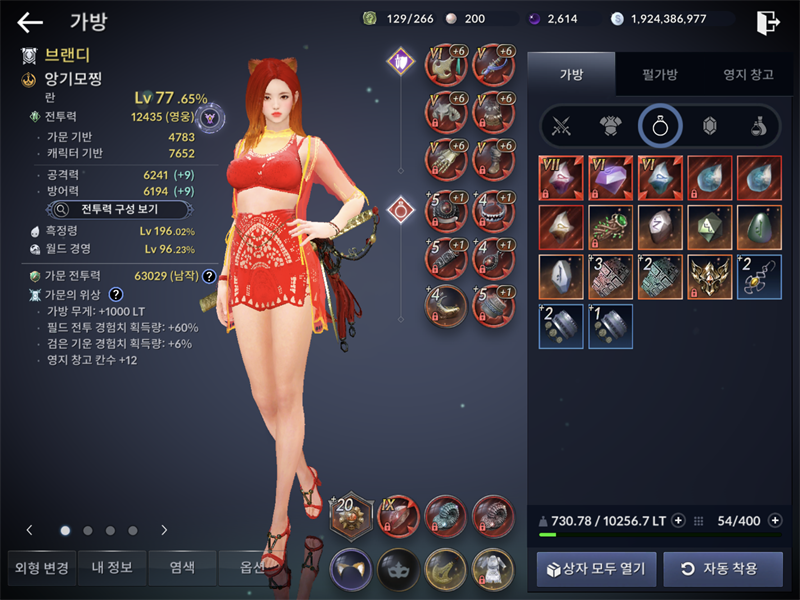Viewport: 800px width, 600px height.
Task: Click the exit door icon
Action: click(x=768, y=22)
